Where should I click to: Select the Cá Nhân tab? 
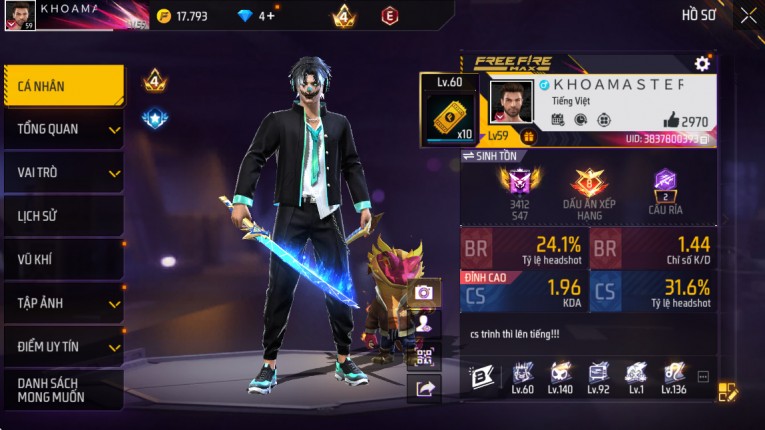click(x=63, y=86)
